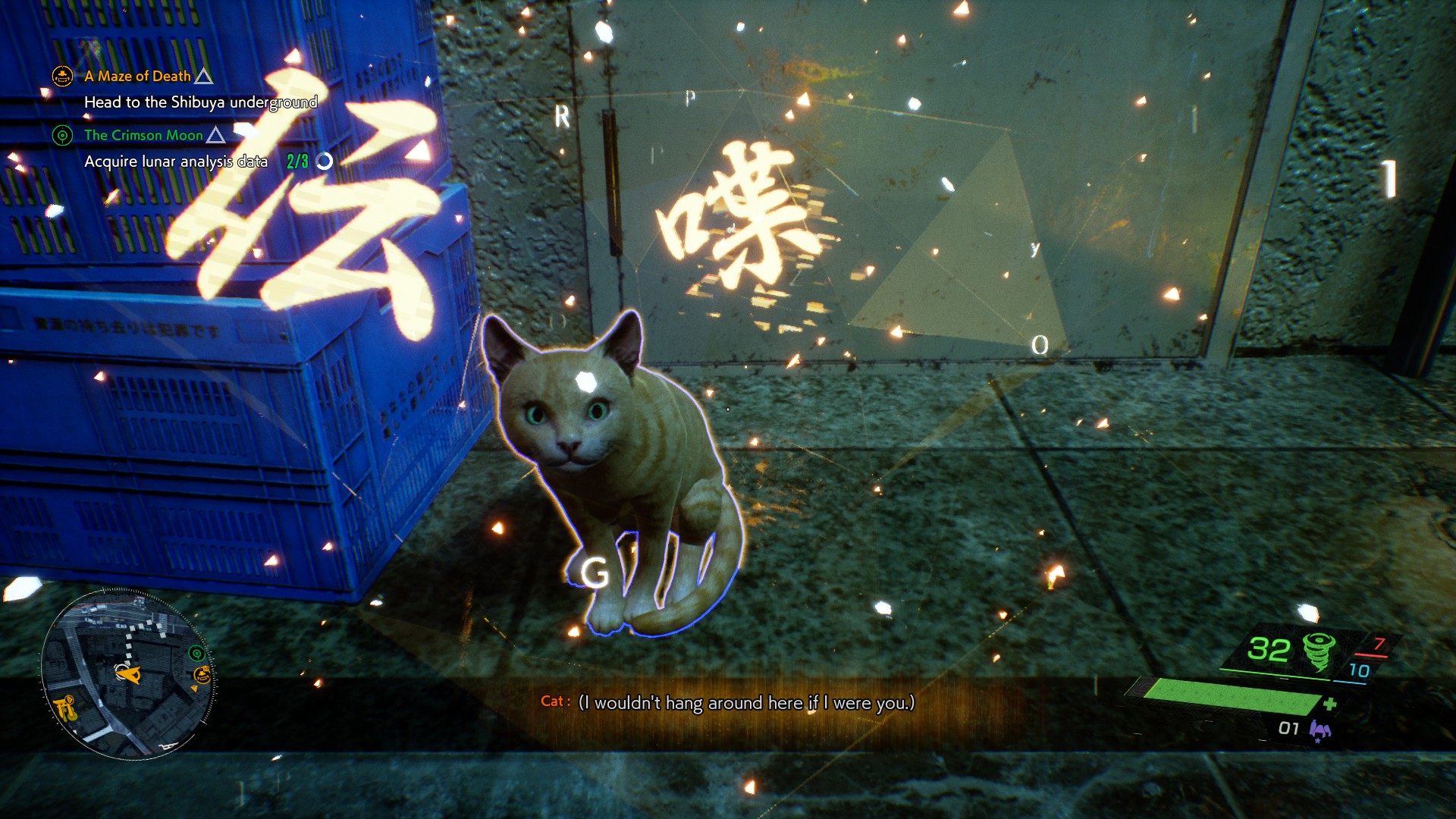
Task: Click the green side quest icon in the tracker
Action: click(x=62, y=136)
